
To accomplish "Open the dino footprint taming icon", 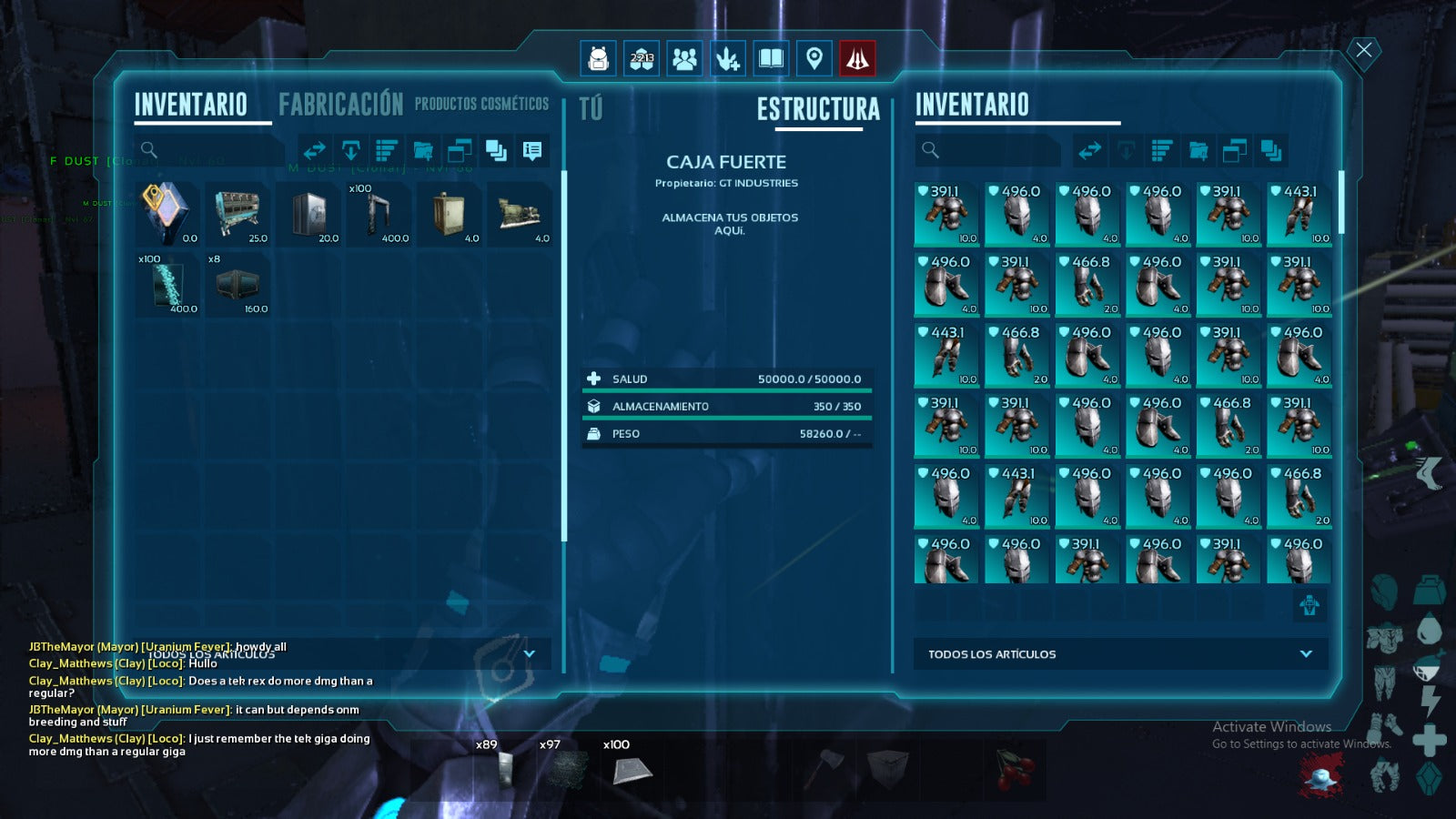I will [x=727, y=59].
